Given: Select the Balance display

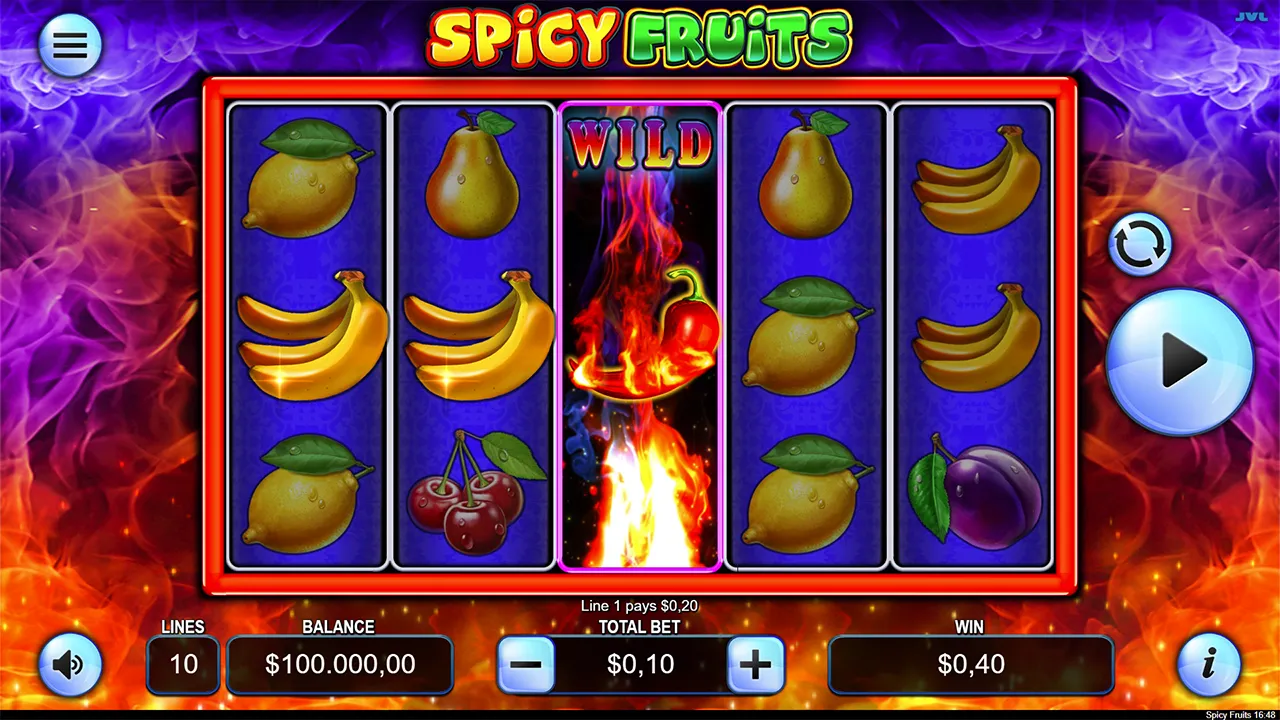Looking at the screenshot, I should click(340, 664).
